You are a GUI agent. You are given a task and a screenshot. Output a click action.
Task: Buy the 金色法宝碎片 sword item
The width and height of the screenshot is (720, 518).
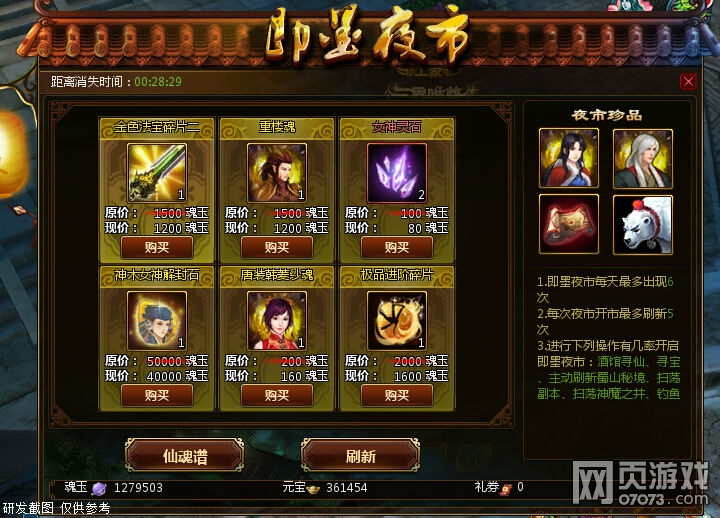tap(157, 247)
